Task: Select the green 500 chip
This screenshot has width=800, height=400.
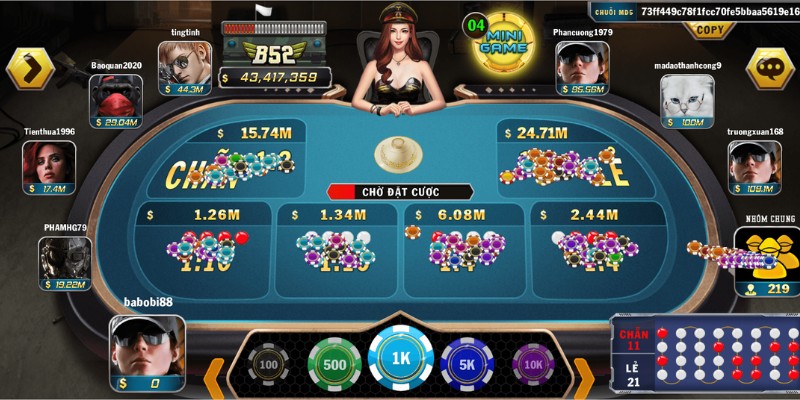Action: pyautogui.click(x=334, y=364)
